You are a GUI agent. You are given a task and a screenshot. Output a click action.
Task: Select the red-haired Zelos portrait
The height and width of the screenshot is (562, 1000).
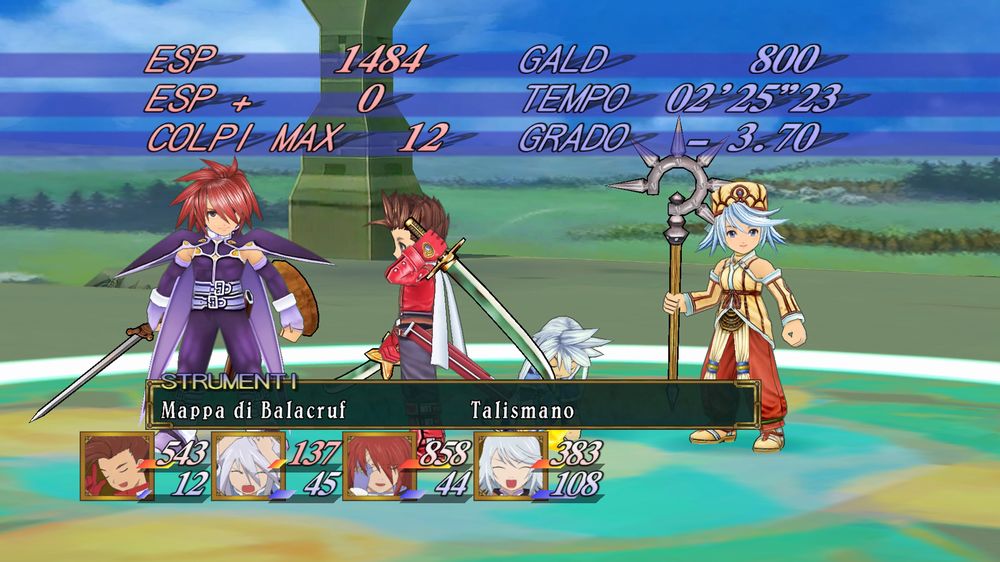(377, 466)
